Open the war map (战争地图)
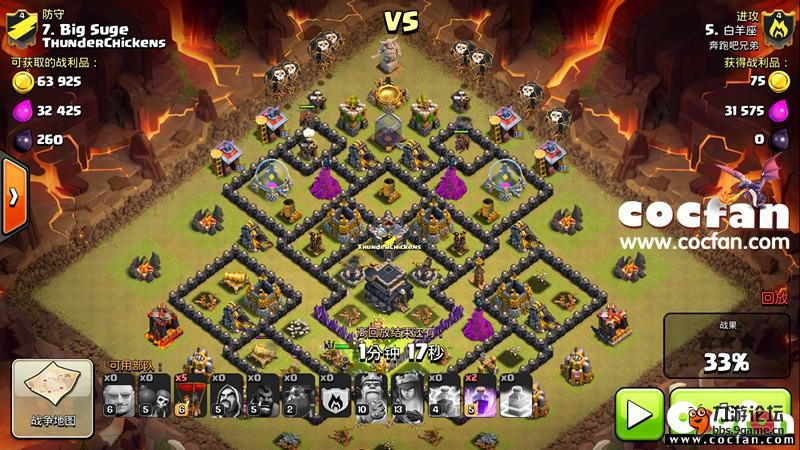Image resolution: width=800 pixels, height=450 pixels. point(52,399)
